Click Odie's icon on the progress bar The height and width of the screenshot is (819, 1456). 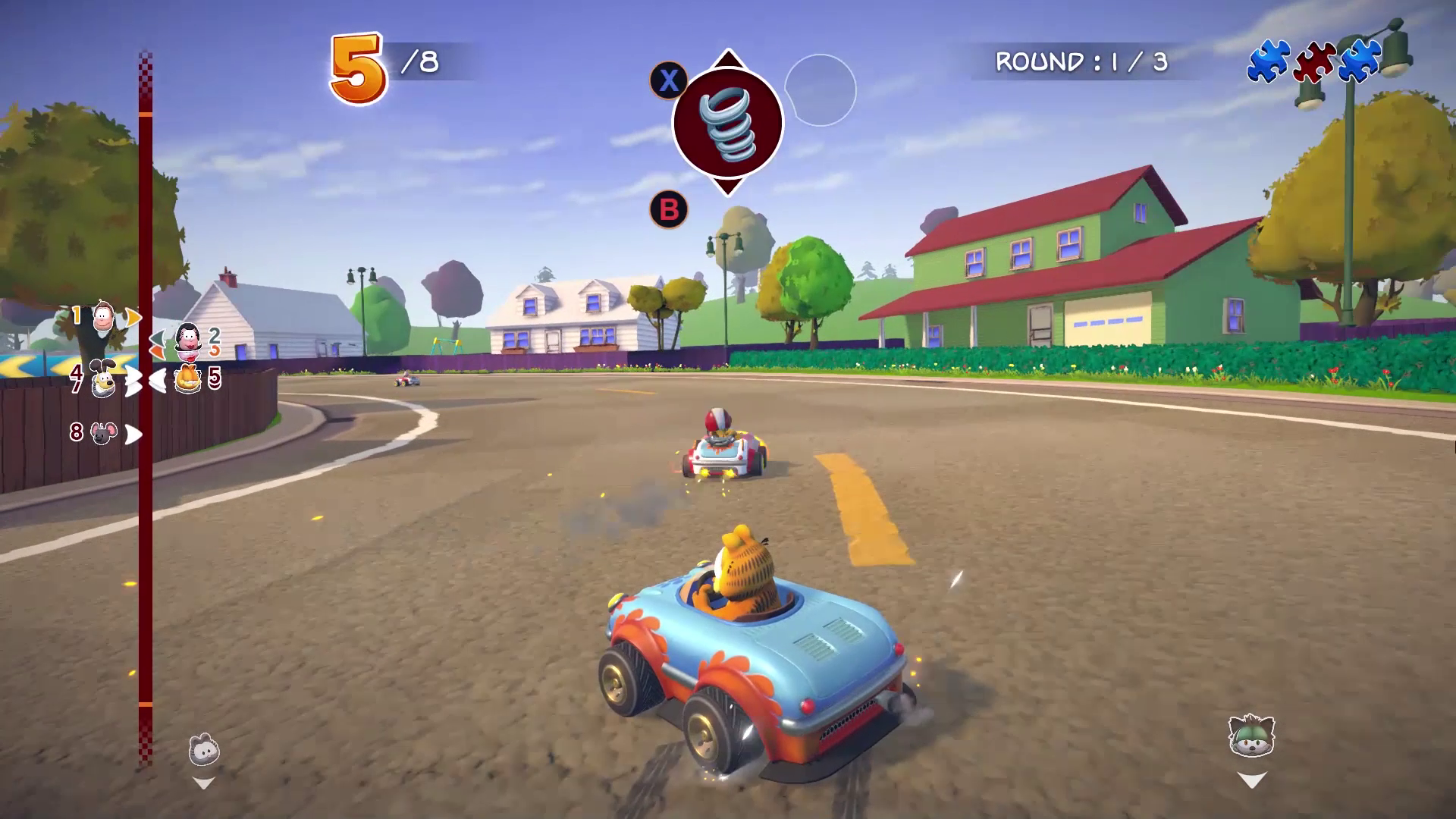(103, 378)
